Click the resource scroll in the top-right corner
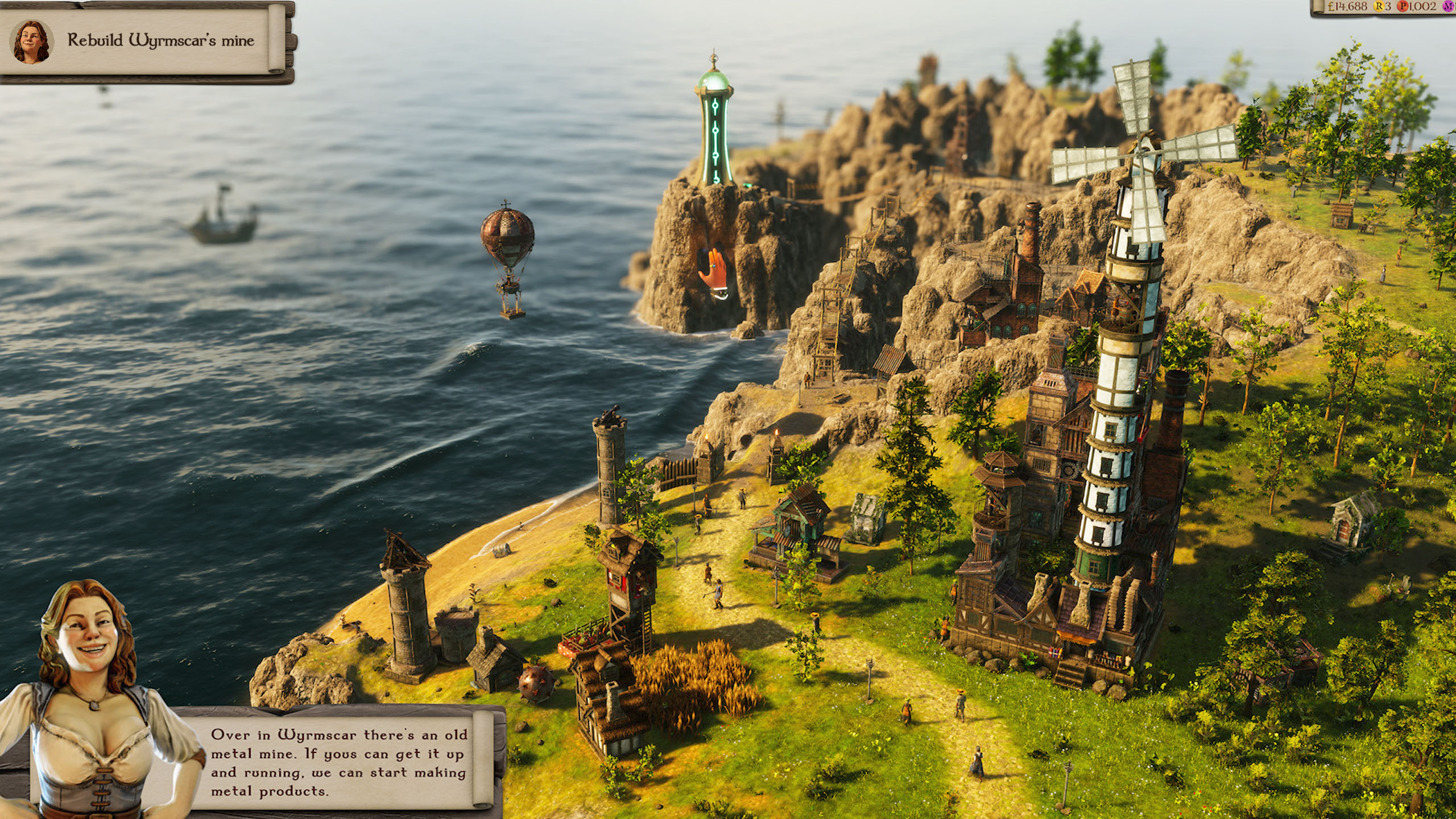Viewport: 1456px width, 819px height. pyautogui.click(x=1393, y=7)
